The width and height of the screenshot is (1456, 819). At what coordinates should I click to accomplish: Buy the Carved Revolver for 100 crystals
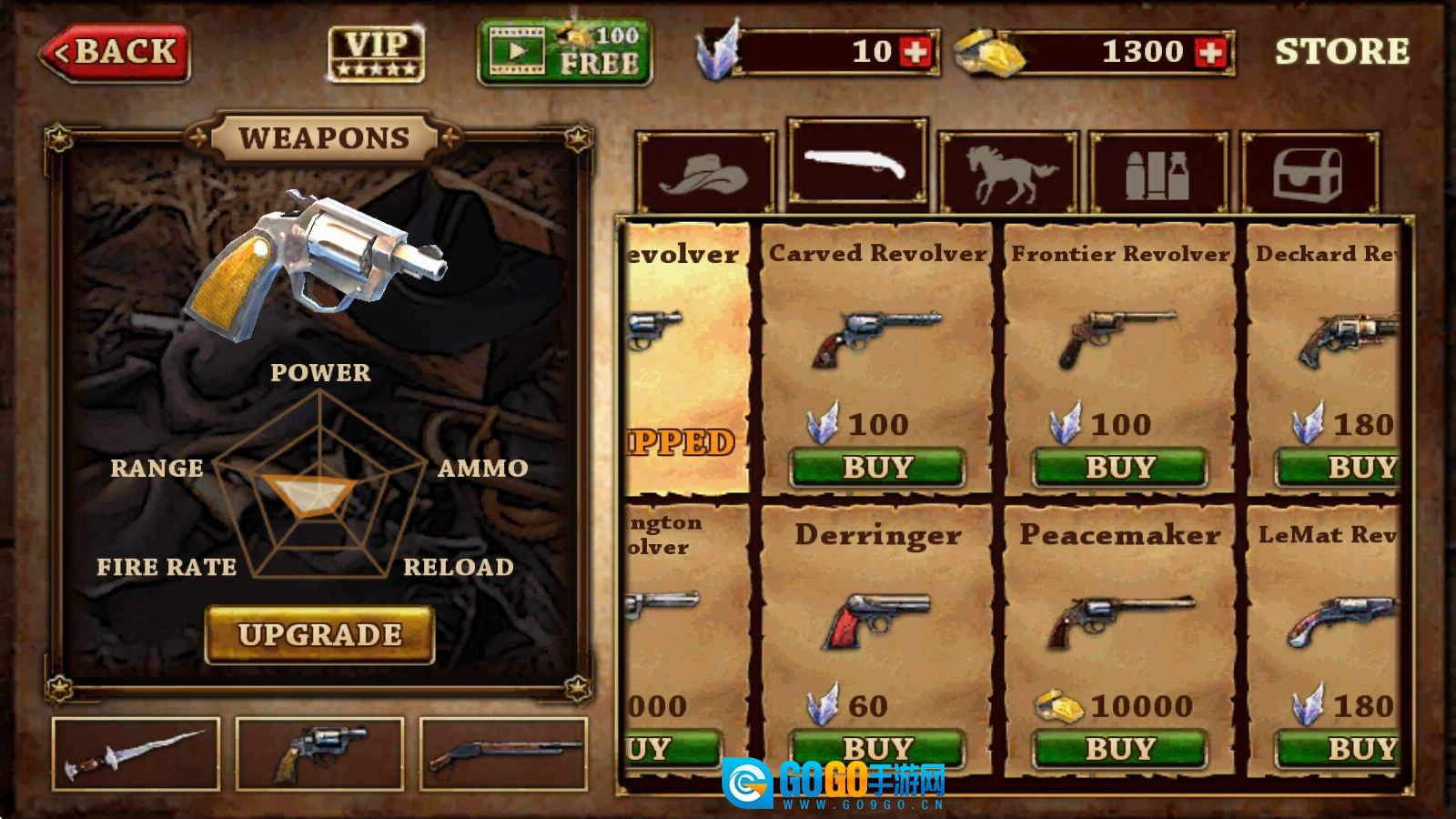click(x=877, y=467)
